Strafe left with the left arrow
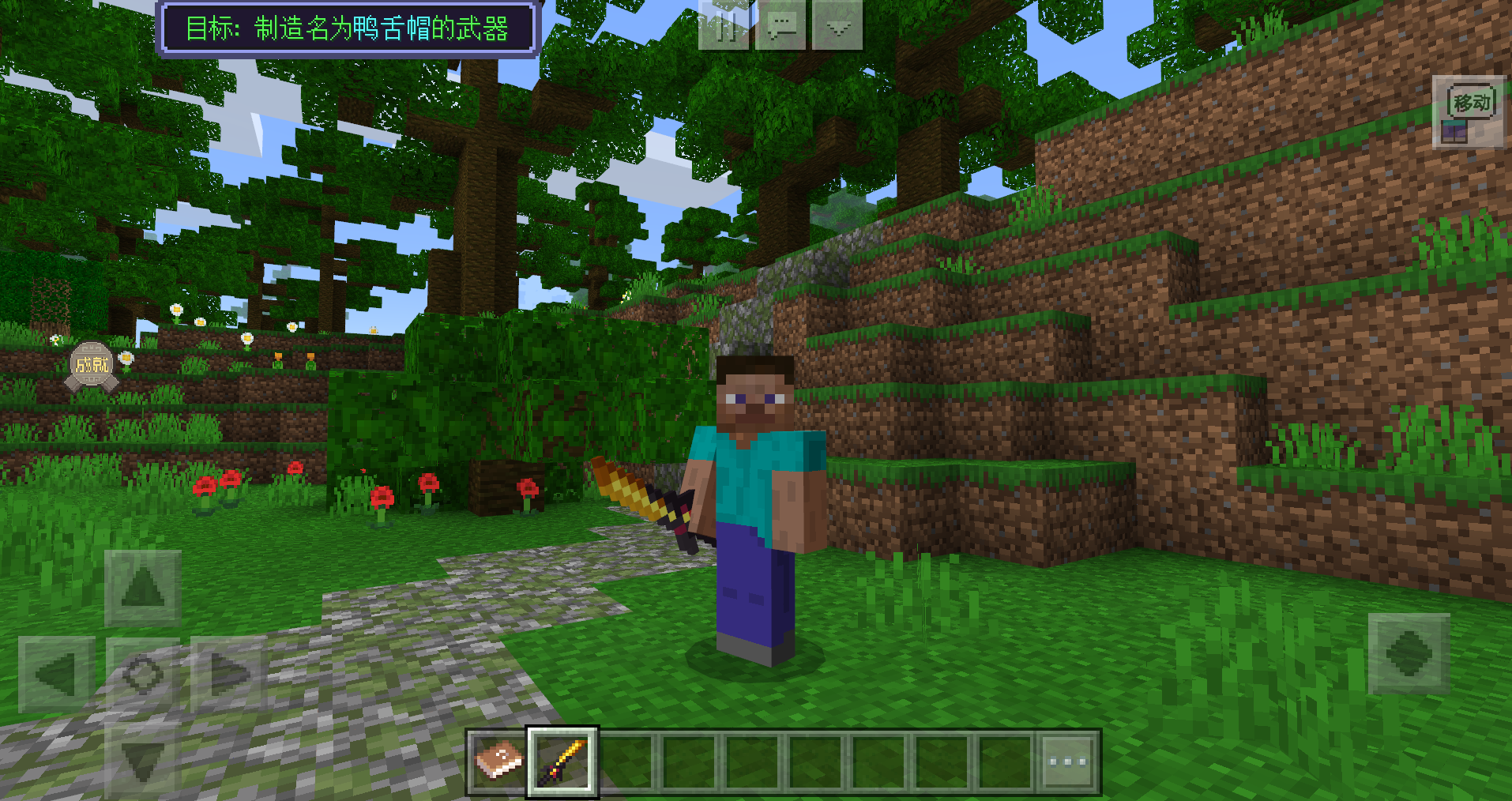This screenshot has width=1512, height=801. click(57, 674)
